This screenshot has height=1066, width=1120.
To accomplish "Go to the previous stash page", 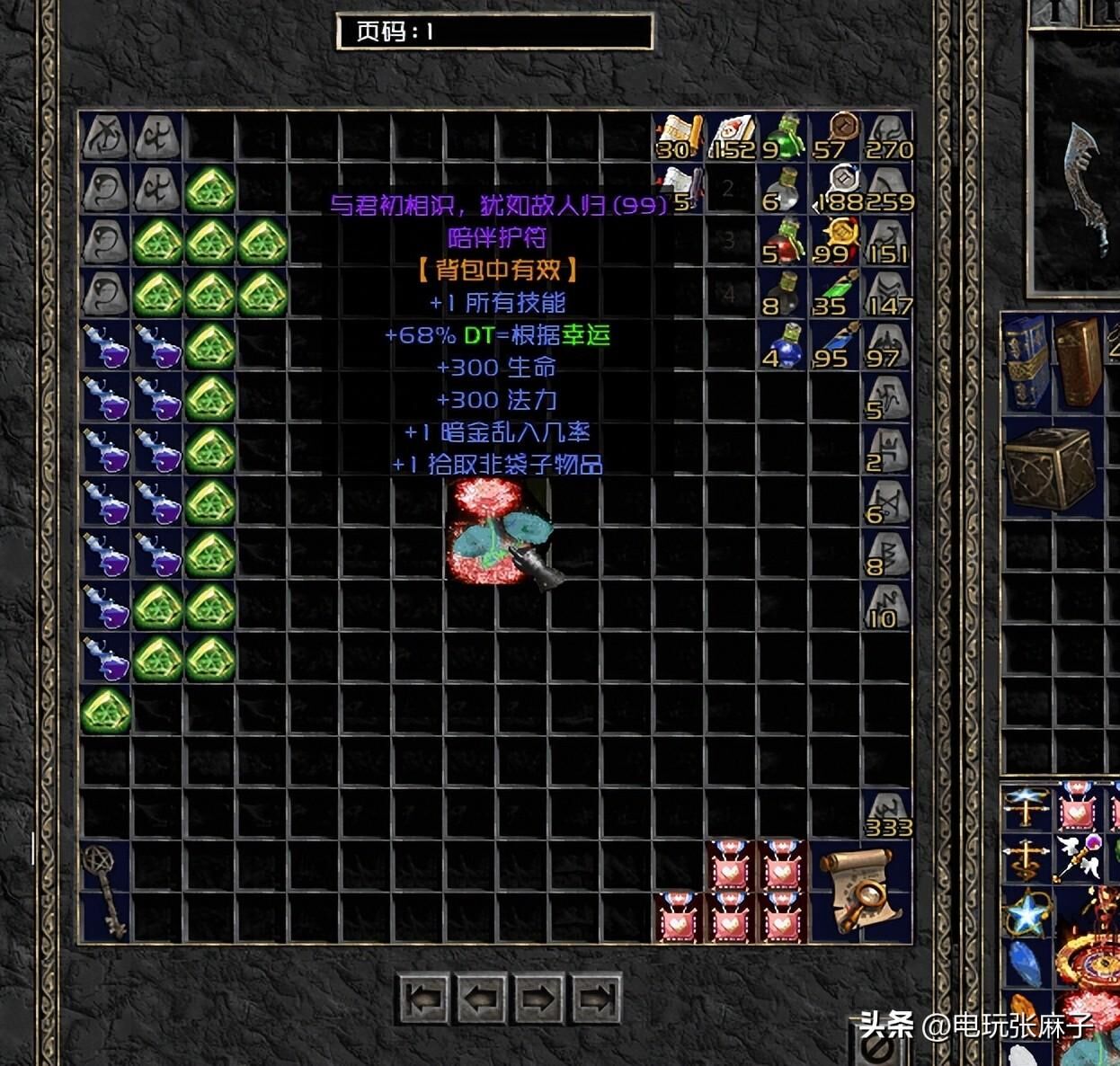I will click(481, 999).
